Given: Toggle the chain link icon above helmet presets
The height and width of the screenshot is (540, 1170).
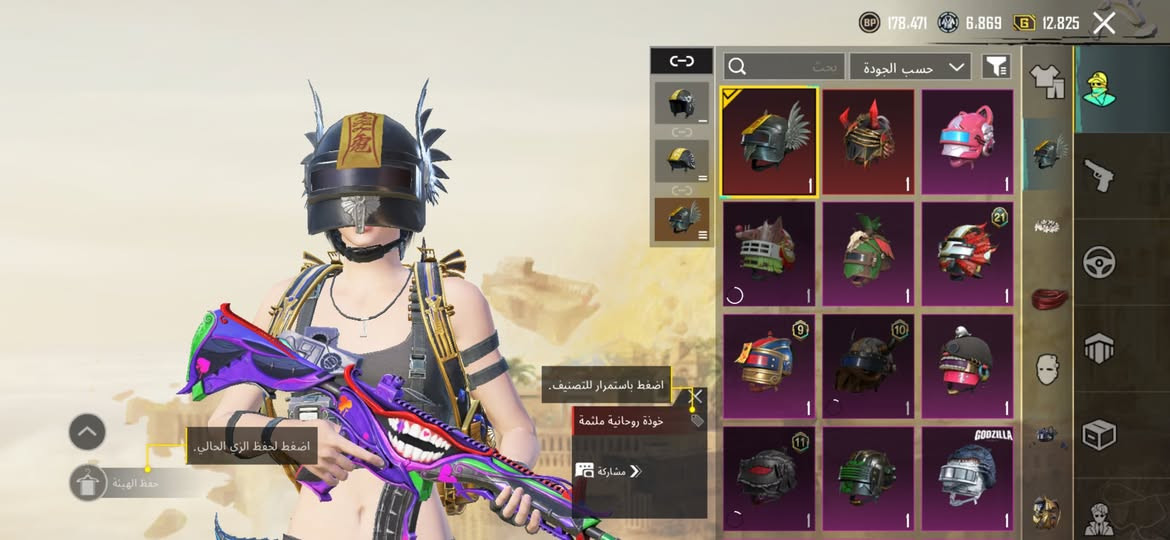Looking at the screenshot, I should [682, 61].
